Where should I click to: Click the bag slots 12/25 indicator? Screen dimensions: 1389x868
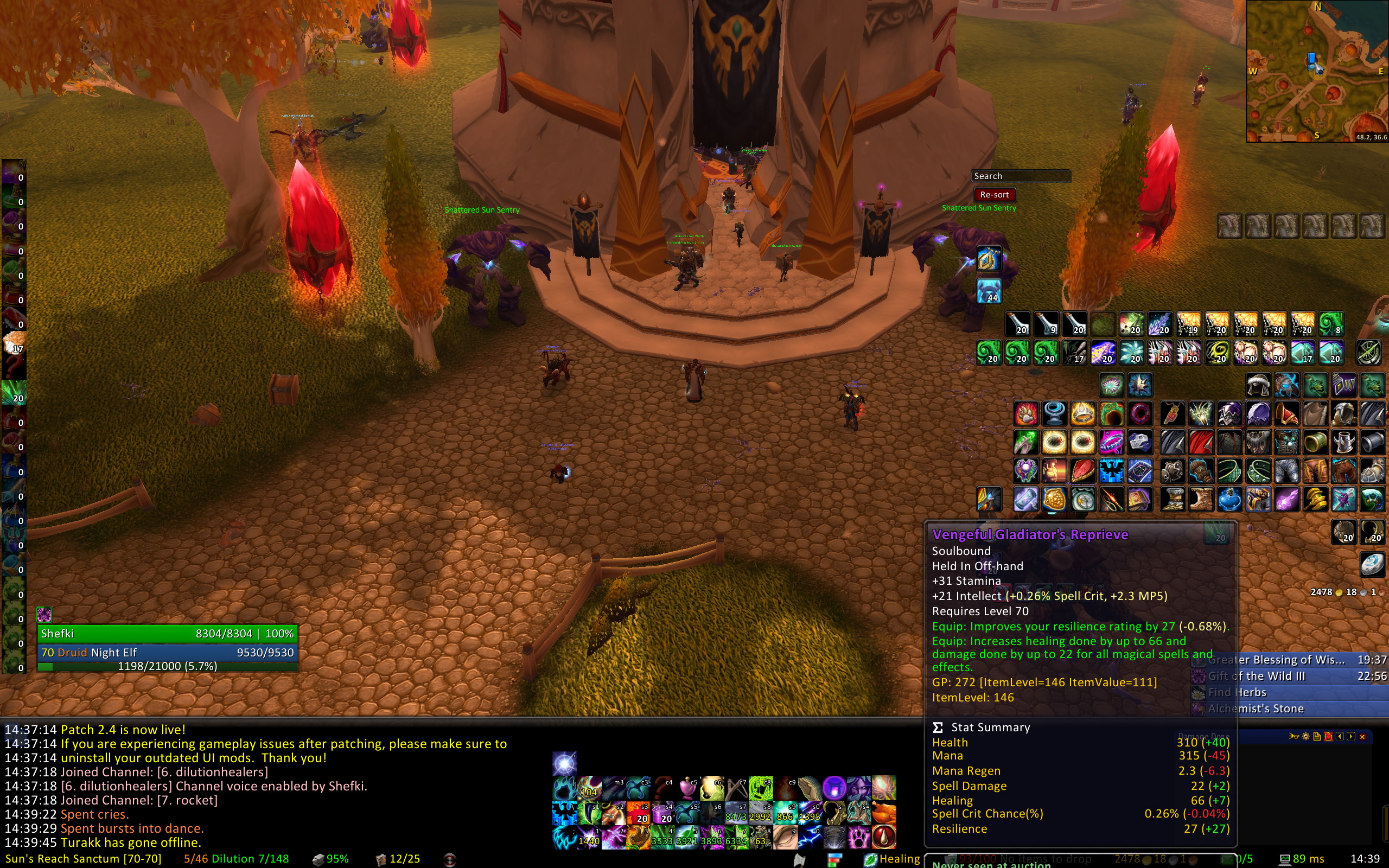398,859
